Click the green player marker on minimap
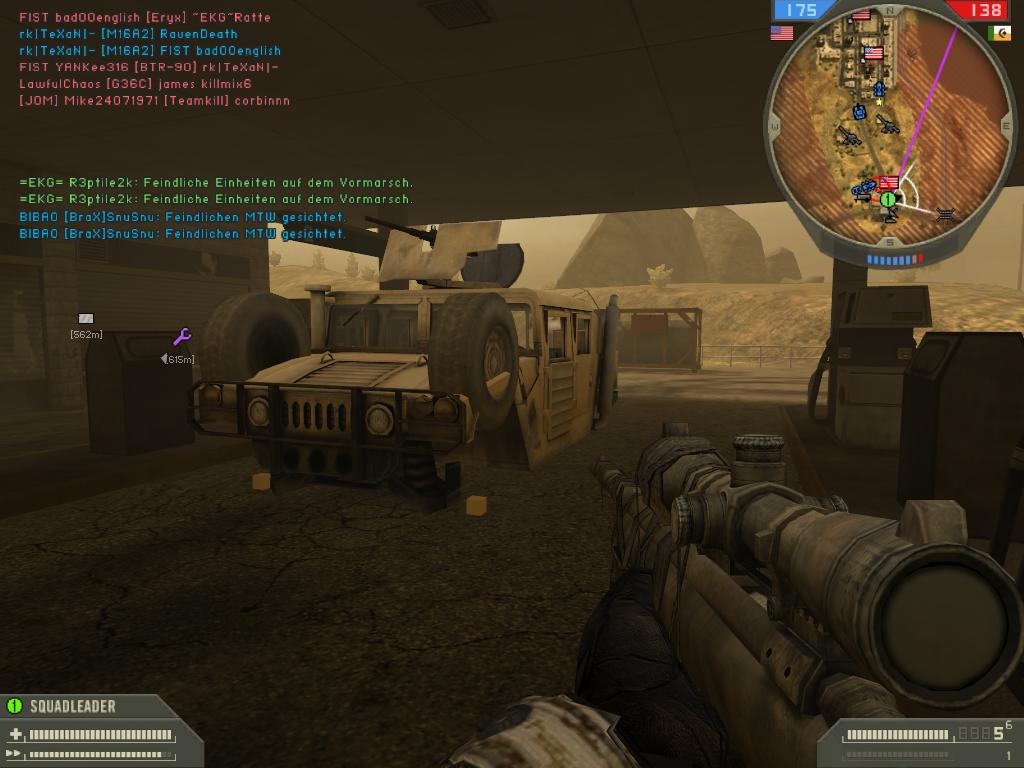Image resolution: width=1024 pixels, height=768 pixels. coord(887,199)
